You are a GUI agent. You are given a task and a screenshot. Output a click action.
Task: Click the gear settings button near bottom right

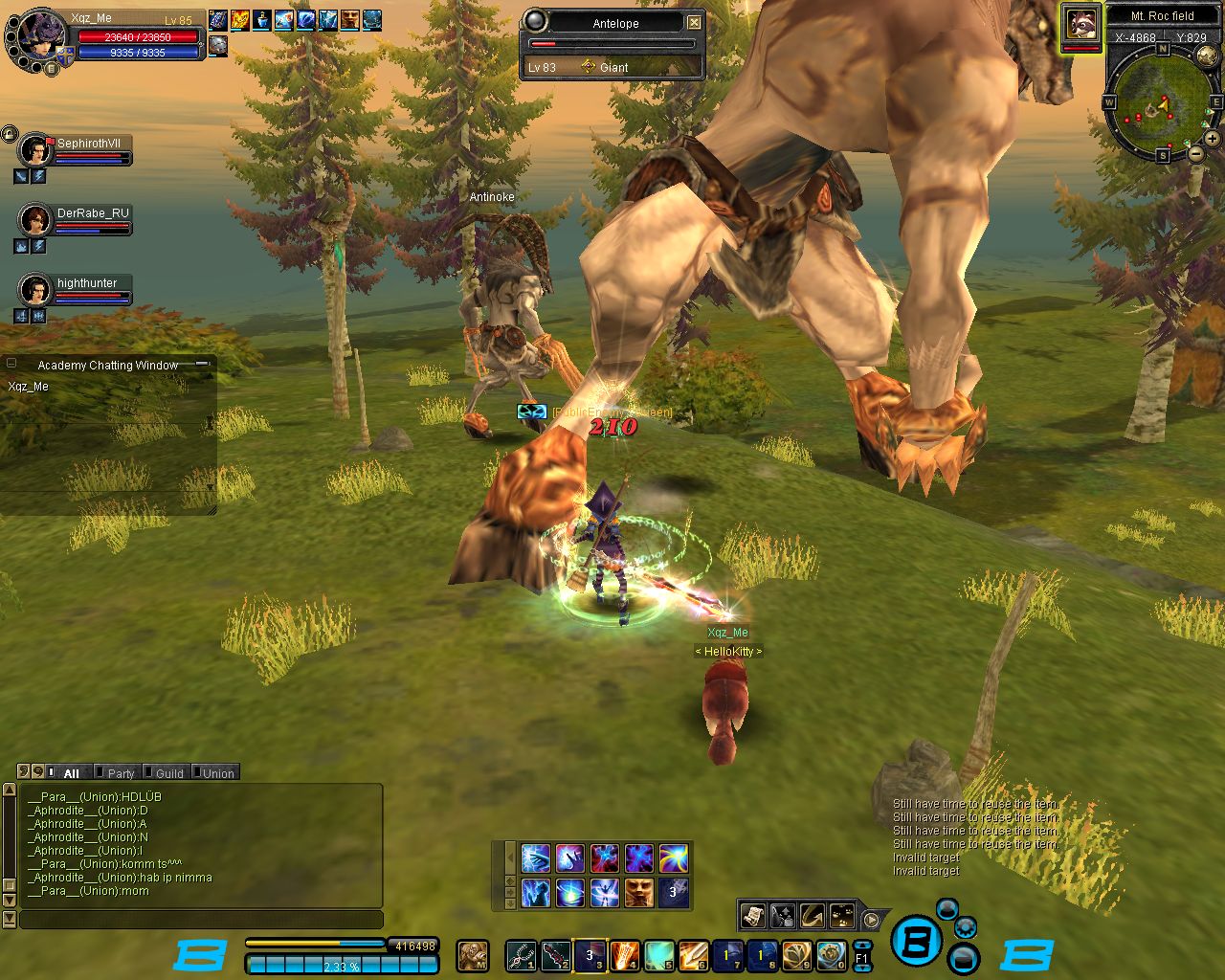coord(966,926)
